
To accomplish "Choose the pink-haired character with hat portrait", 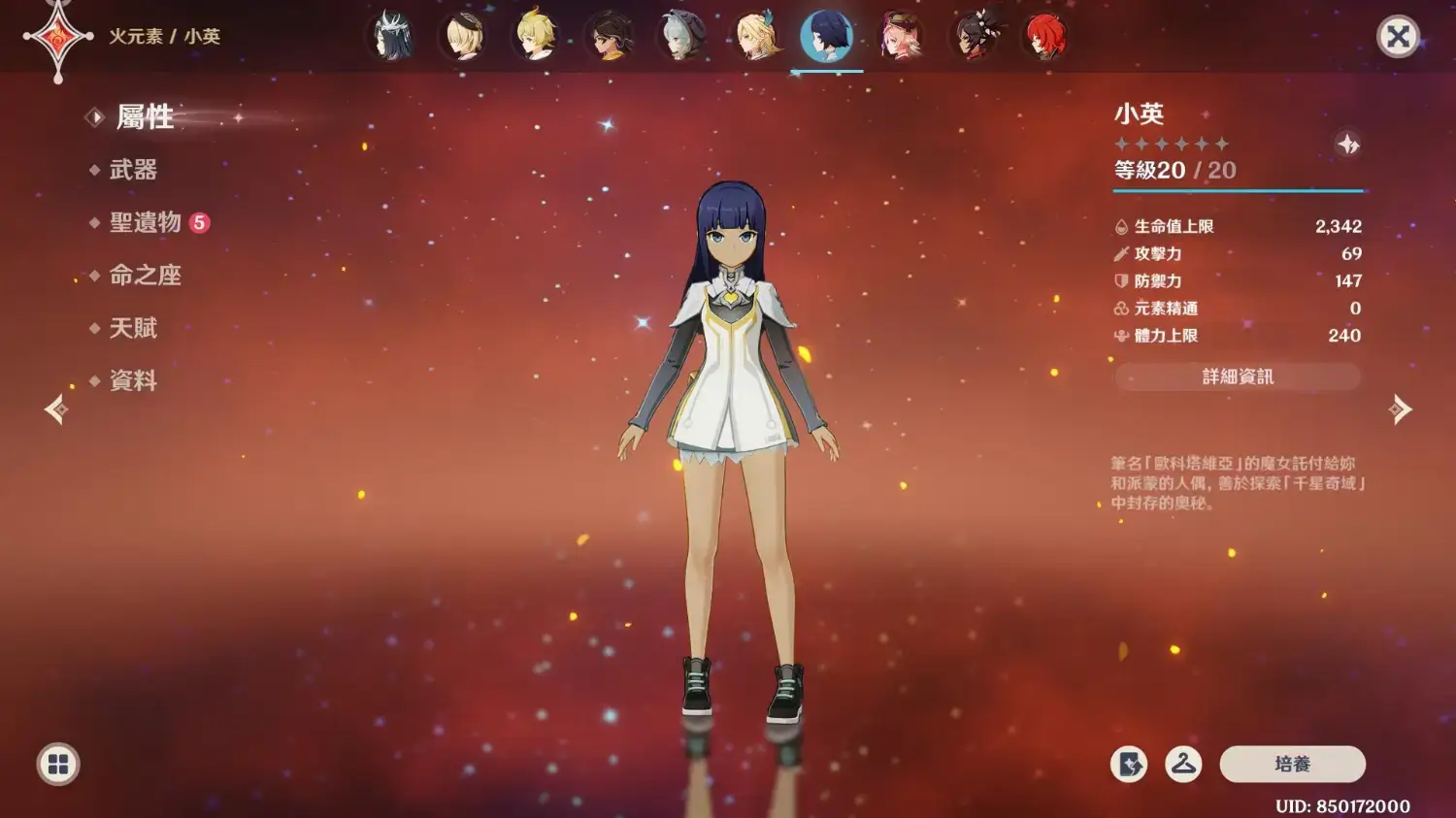I will tap(901, 37).
